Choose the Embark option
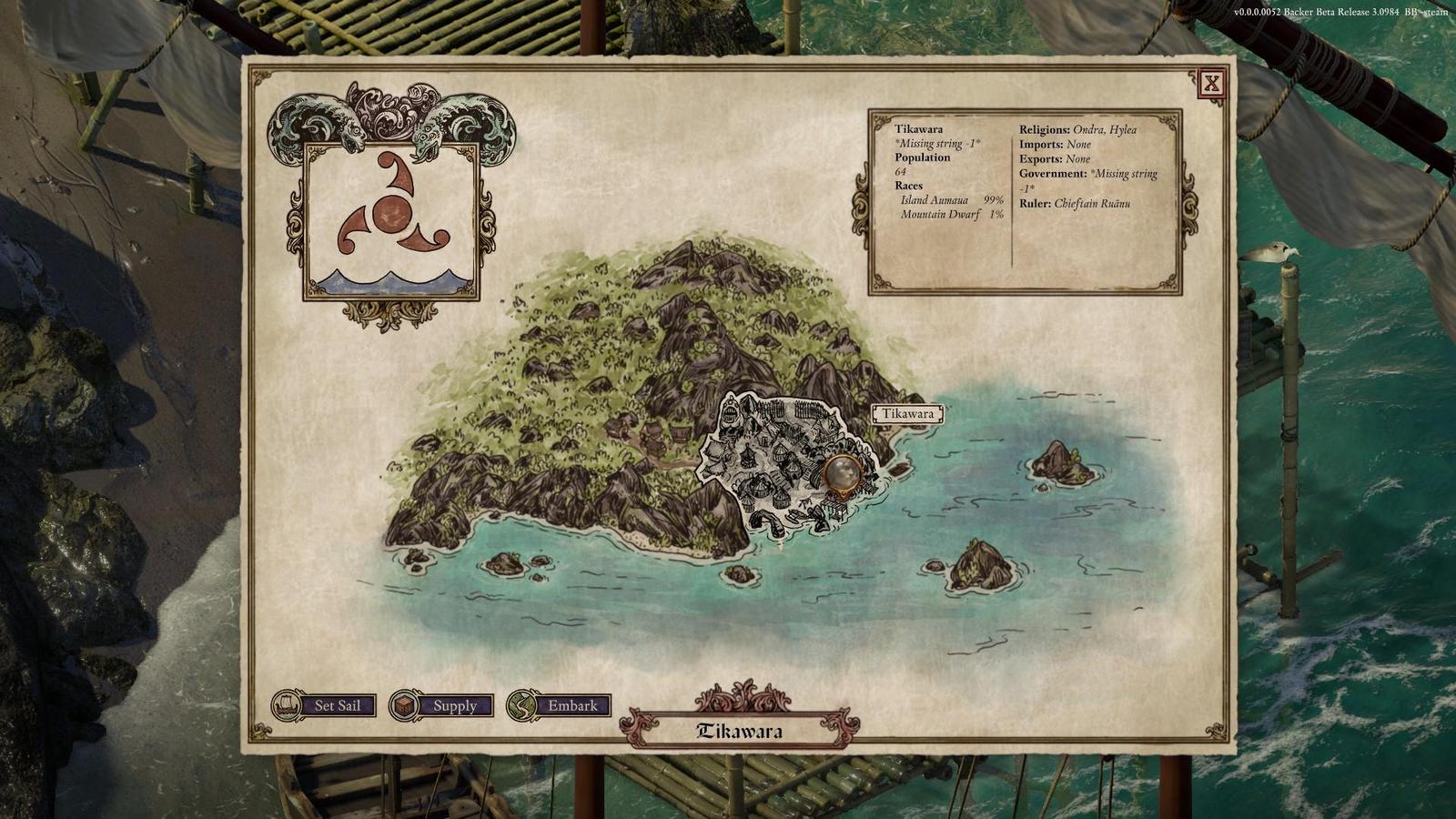Viewport: 1456px width, 819px height. tap(560, 705)
